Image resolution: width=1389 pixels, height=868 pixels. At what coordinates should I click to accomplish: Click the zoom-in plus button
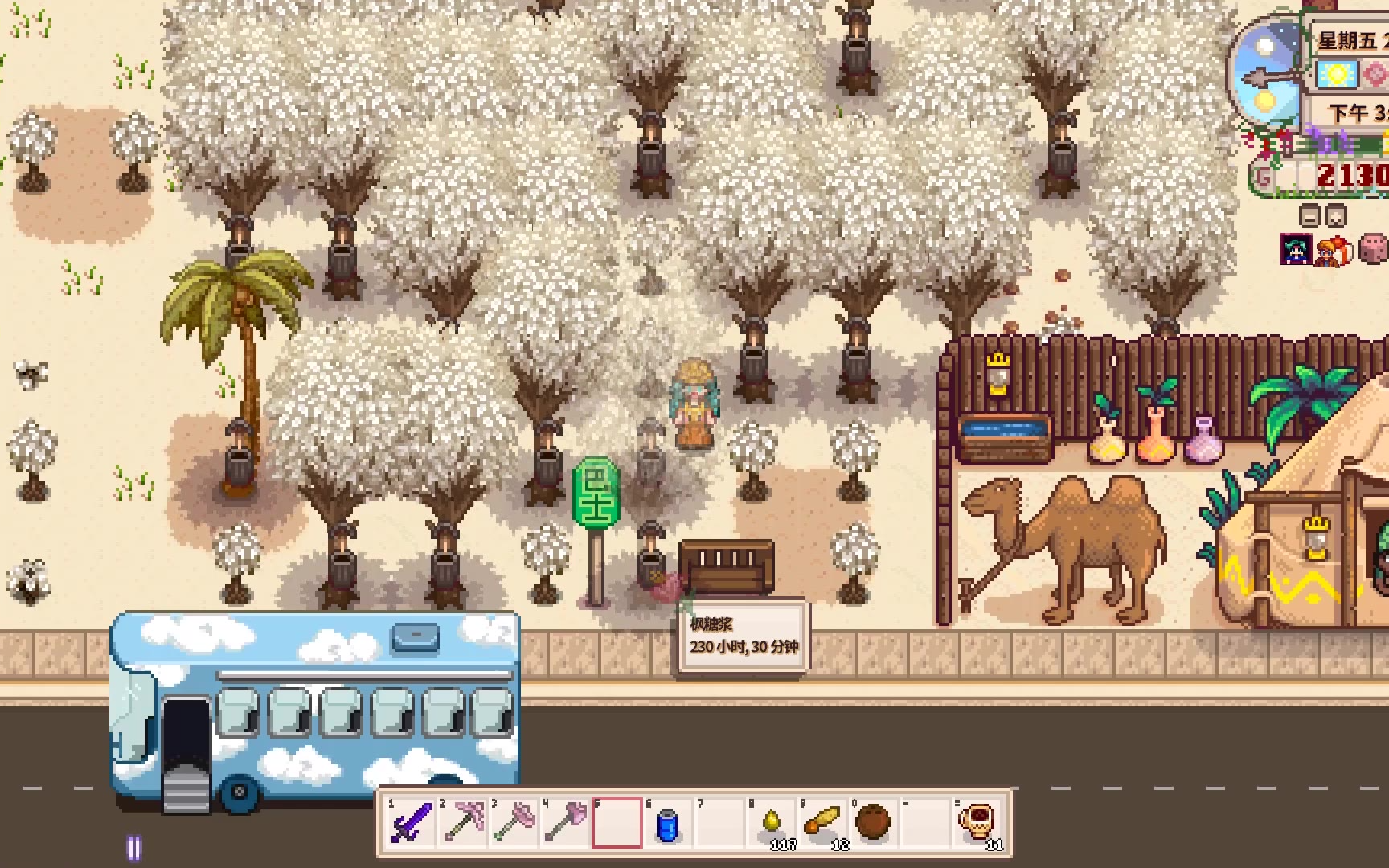tap(1335, 217)
